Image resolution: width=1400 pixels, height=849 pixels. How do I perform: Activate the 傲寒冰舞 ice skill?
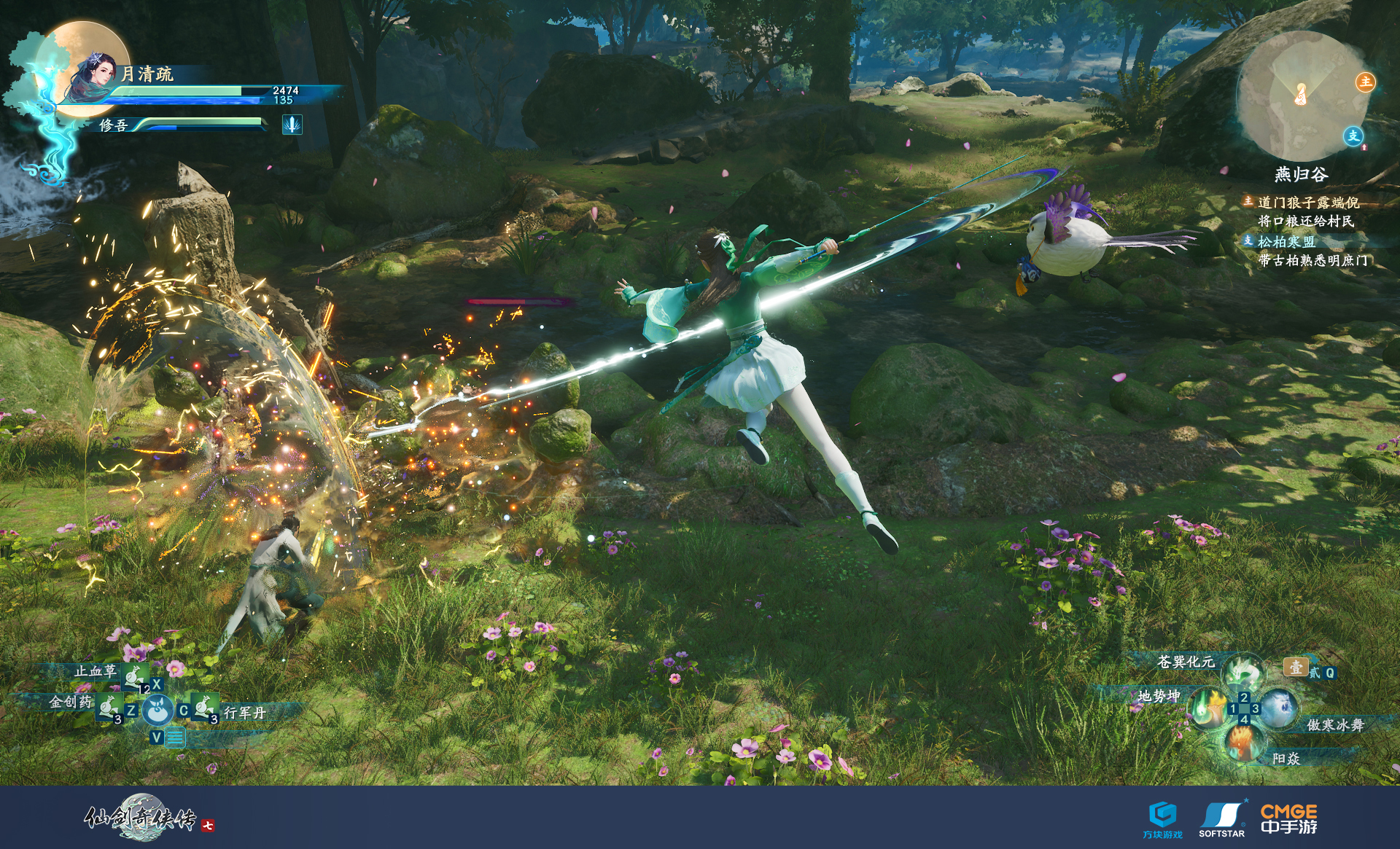1277,708
